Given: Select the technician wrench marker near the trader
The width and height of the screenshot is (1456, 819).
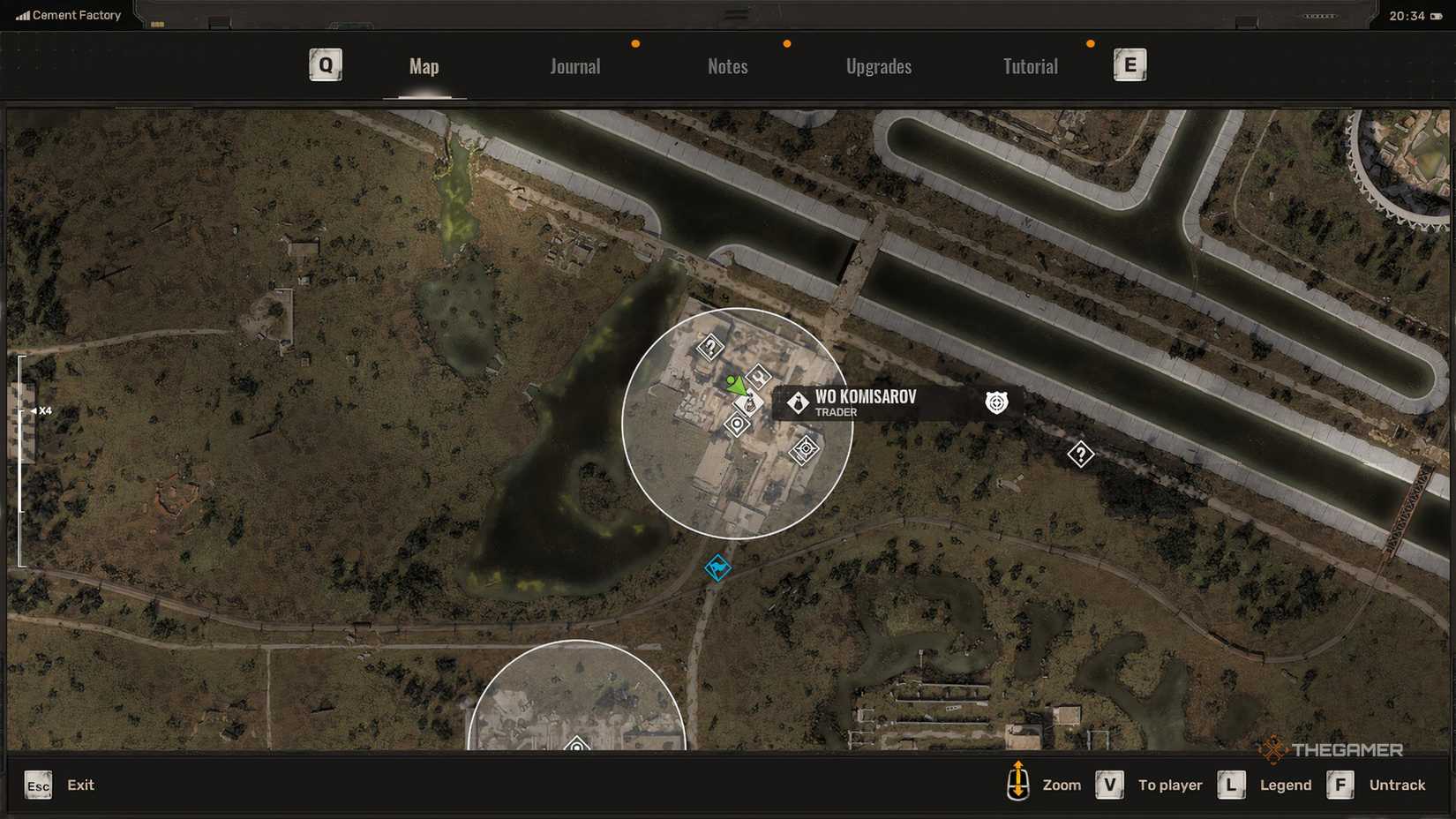Looking at the screenshot, I should tap(759, 378).
